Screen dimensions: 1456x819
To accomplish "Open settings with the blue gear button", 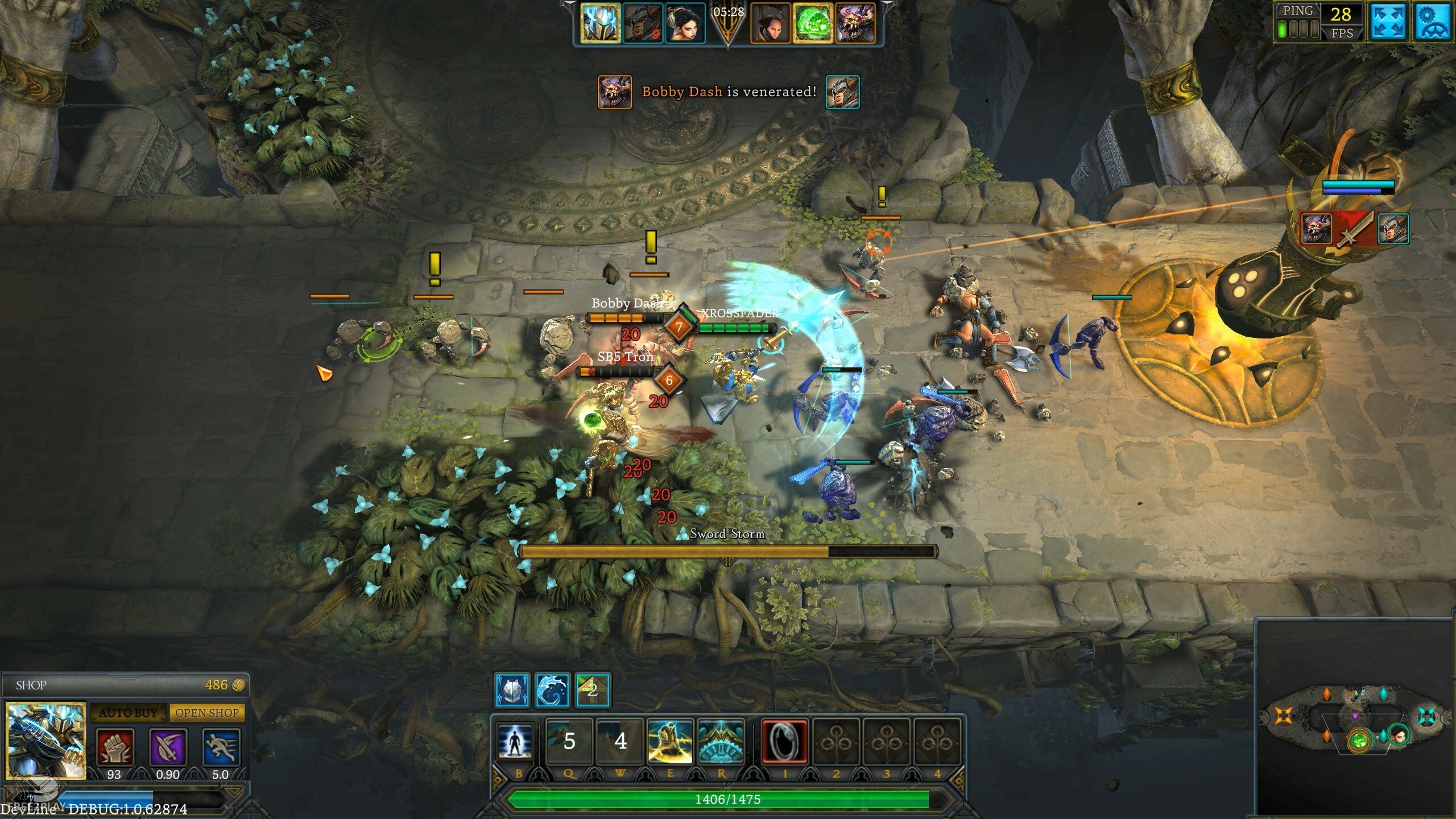I will click(1434, 23).
